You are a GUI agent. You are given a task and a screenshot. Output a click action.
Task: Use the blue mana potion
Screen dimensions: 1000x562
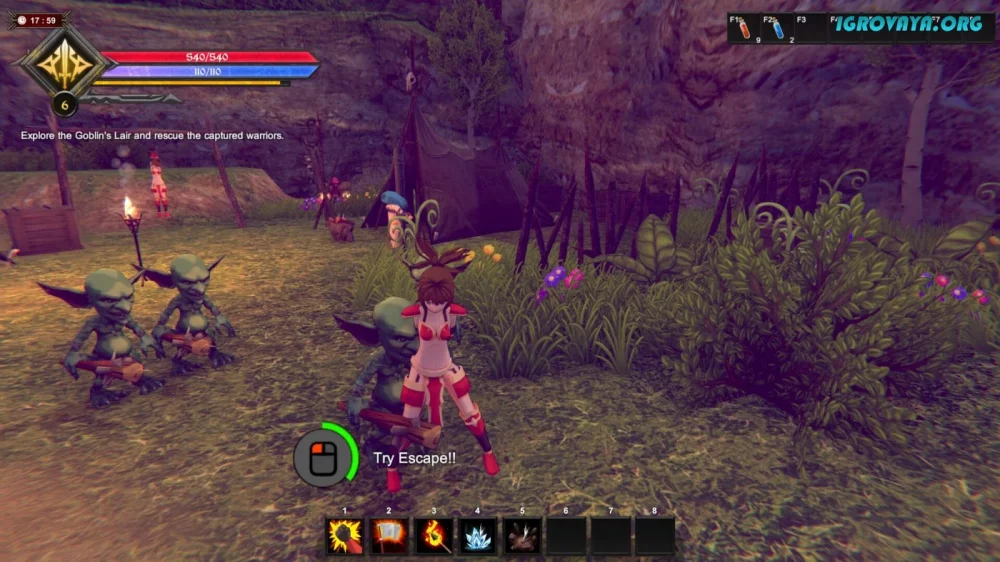coord(778,30)
